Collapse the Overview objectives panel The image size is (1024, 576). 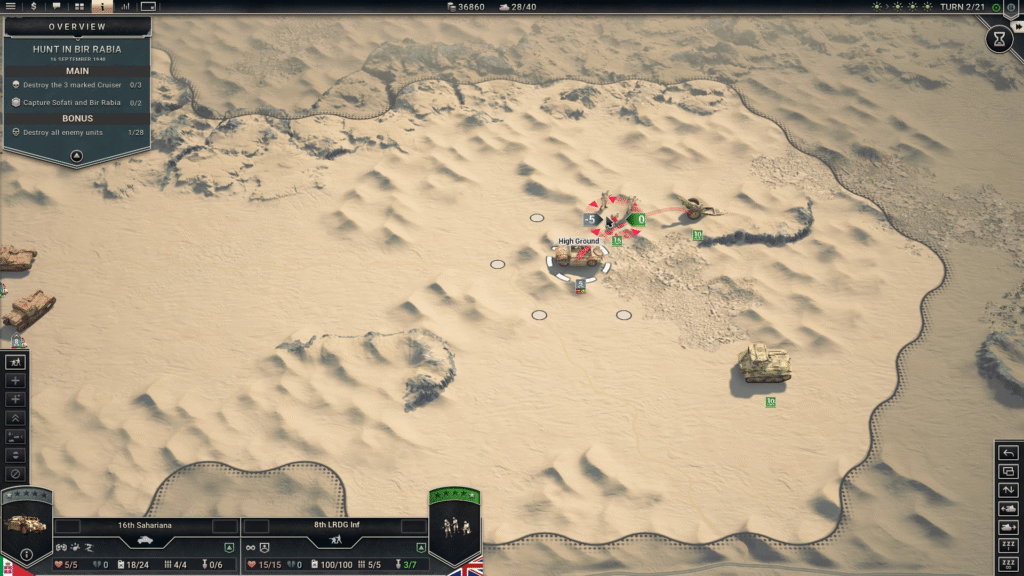tap(76, 157)
